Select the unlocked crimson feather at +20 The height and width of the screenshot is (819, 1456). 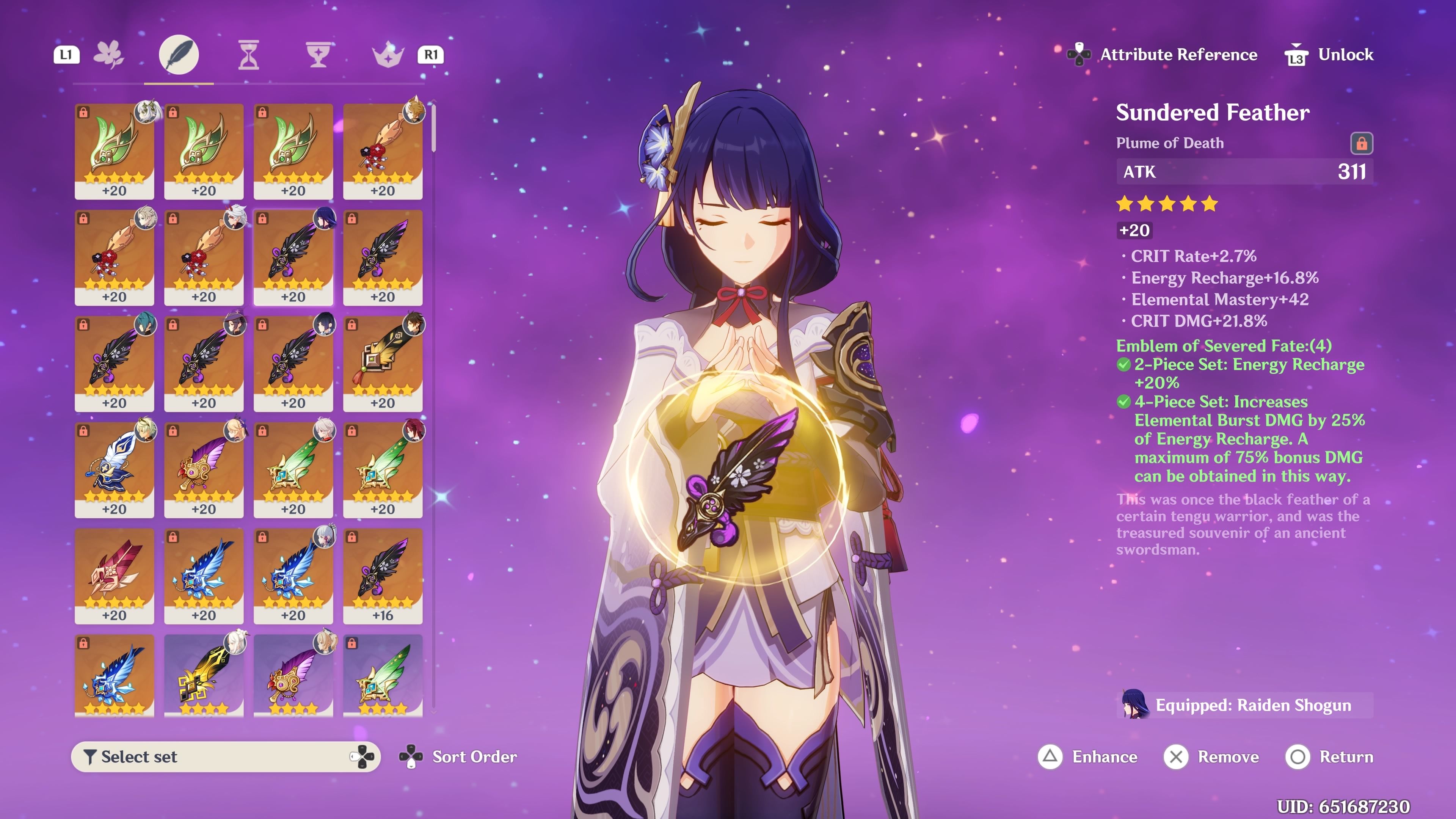[114, 576]
